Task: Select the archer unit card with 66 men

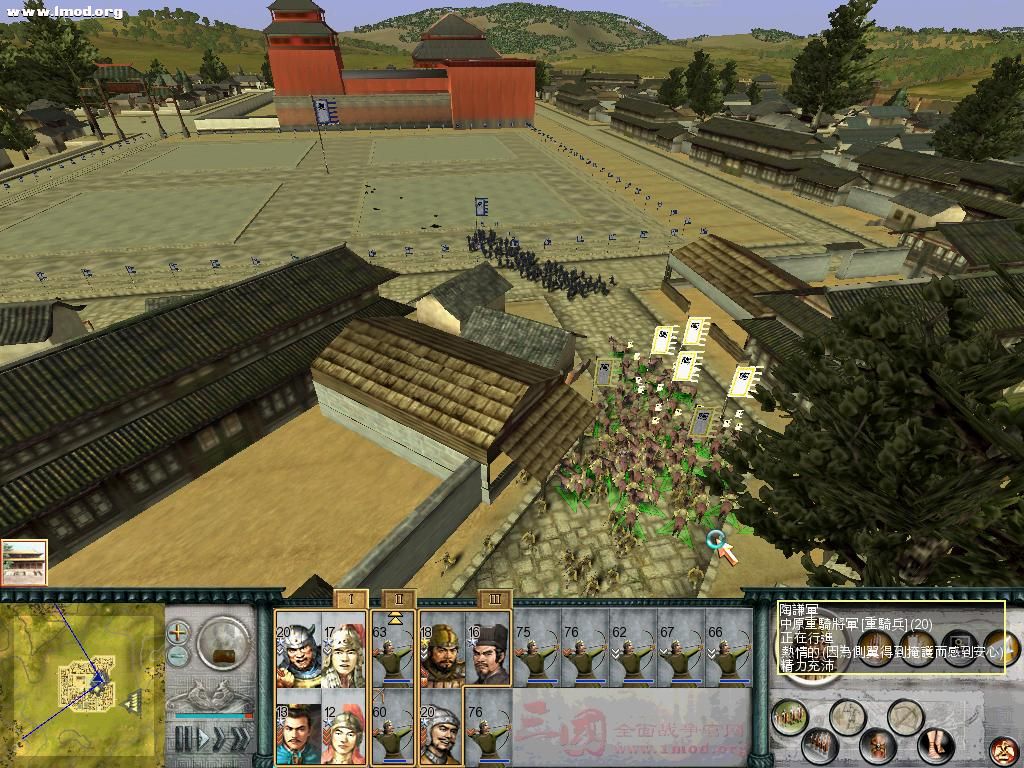Action: point(728,648)
